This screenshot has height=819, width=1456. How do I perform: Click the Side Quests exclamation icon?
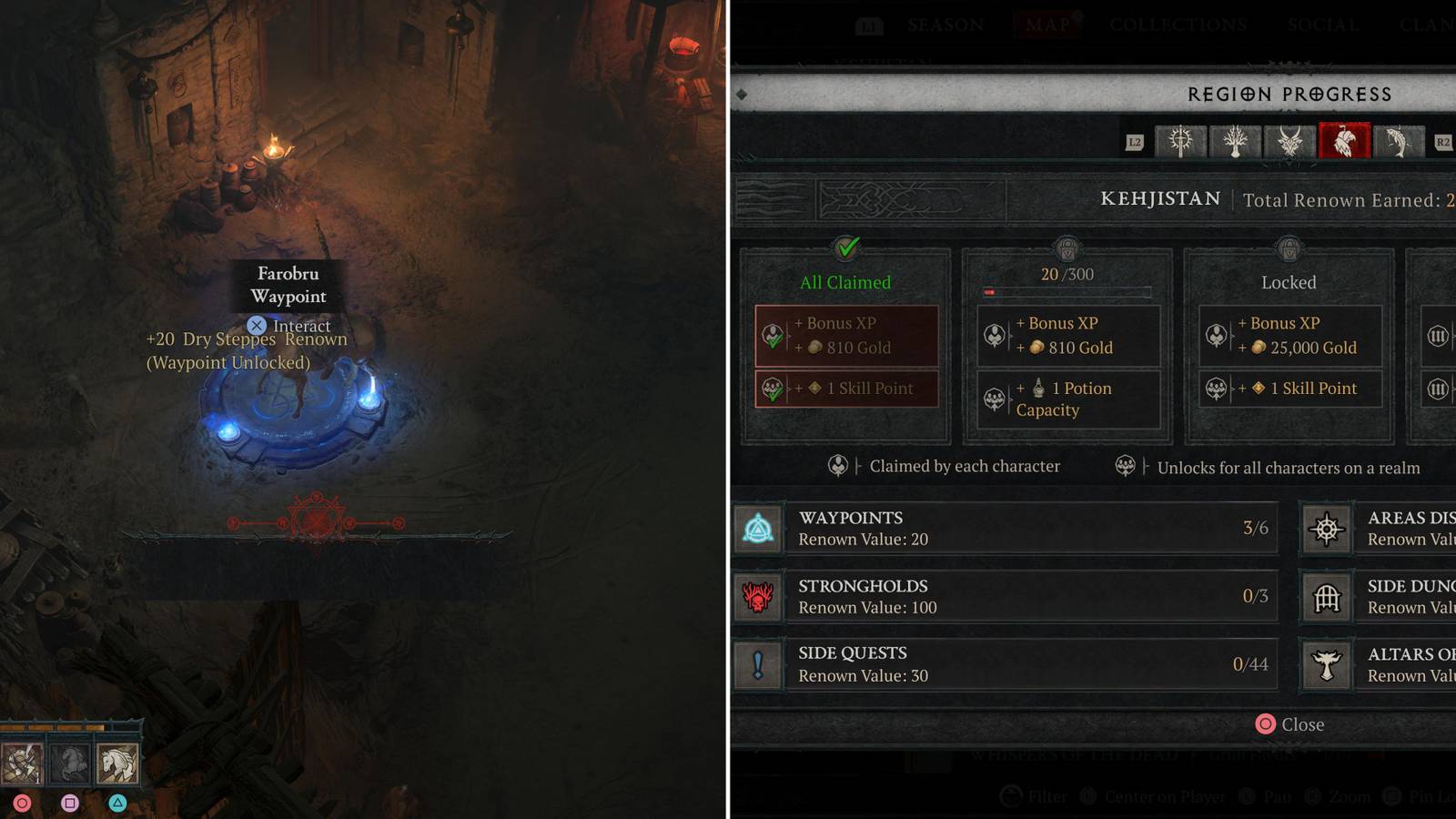[759, 664]
